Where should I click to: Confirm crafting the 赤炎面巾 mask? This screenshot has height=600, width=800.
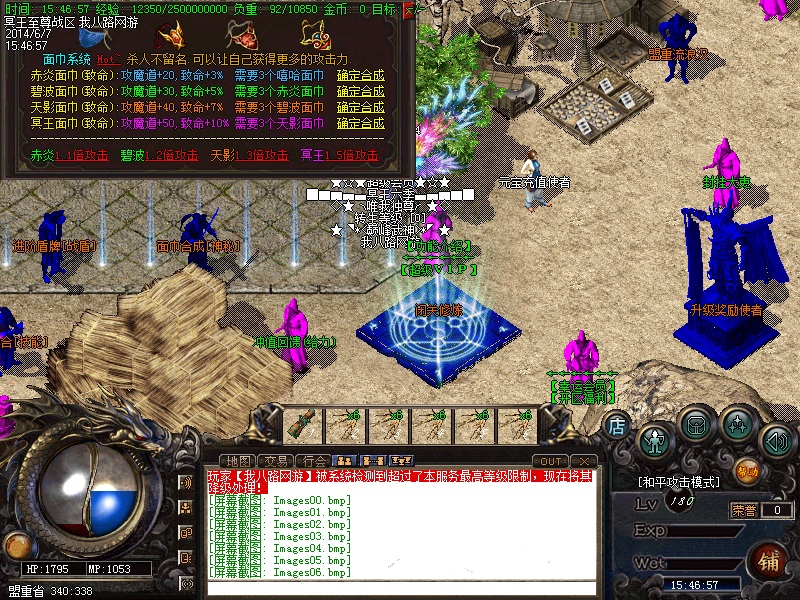click(x=360, y=75)
